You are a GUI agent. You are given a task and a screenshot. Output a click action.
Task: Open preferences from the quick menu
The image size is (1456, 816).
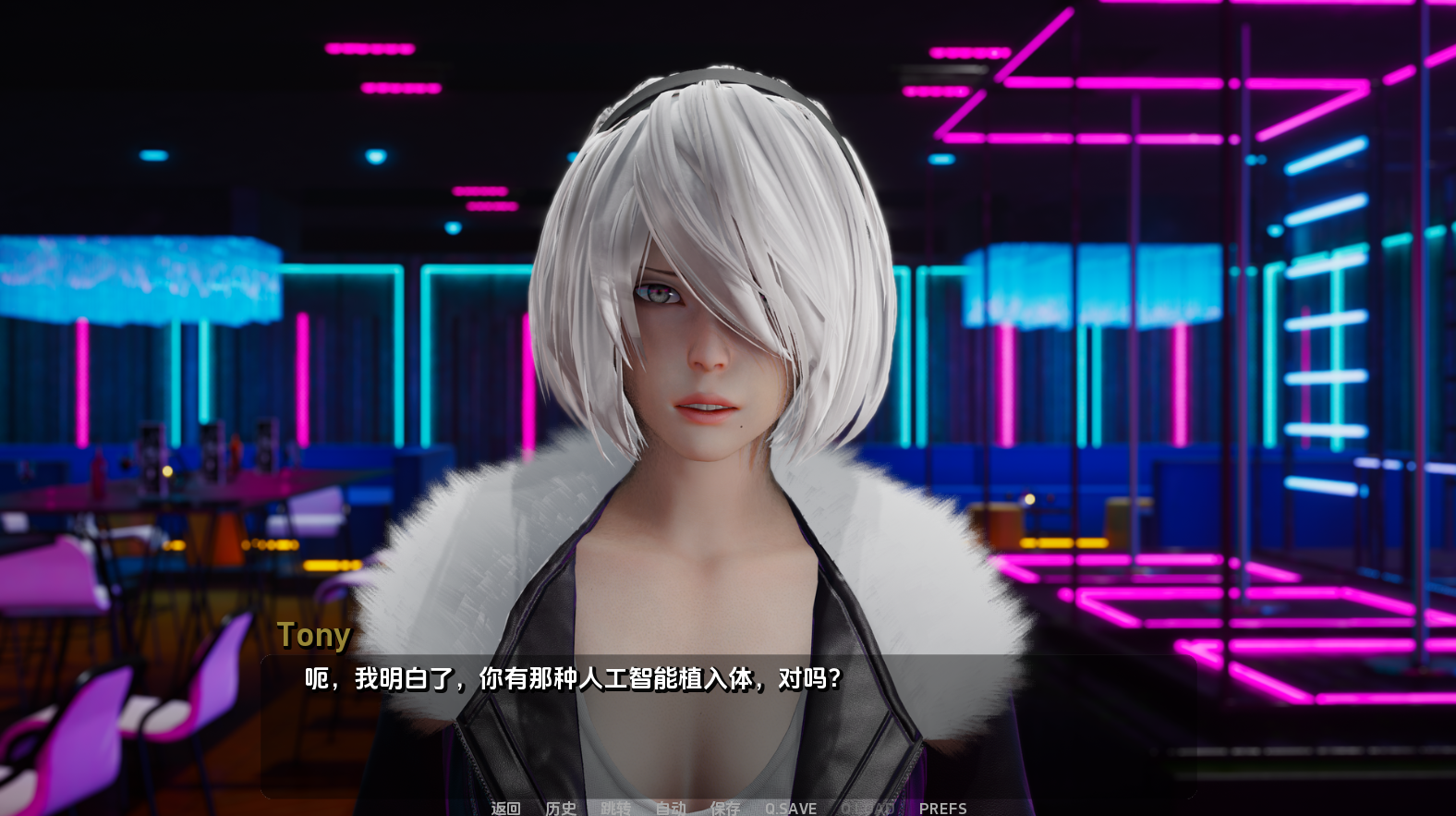click(x=943, y=807)
